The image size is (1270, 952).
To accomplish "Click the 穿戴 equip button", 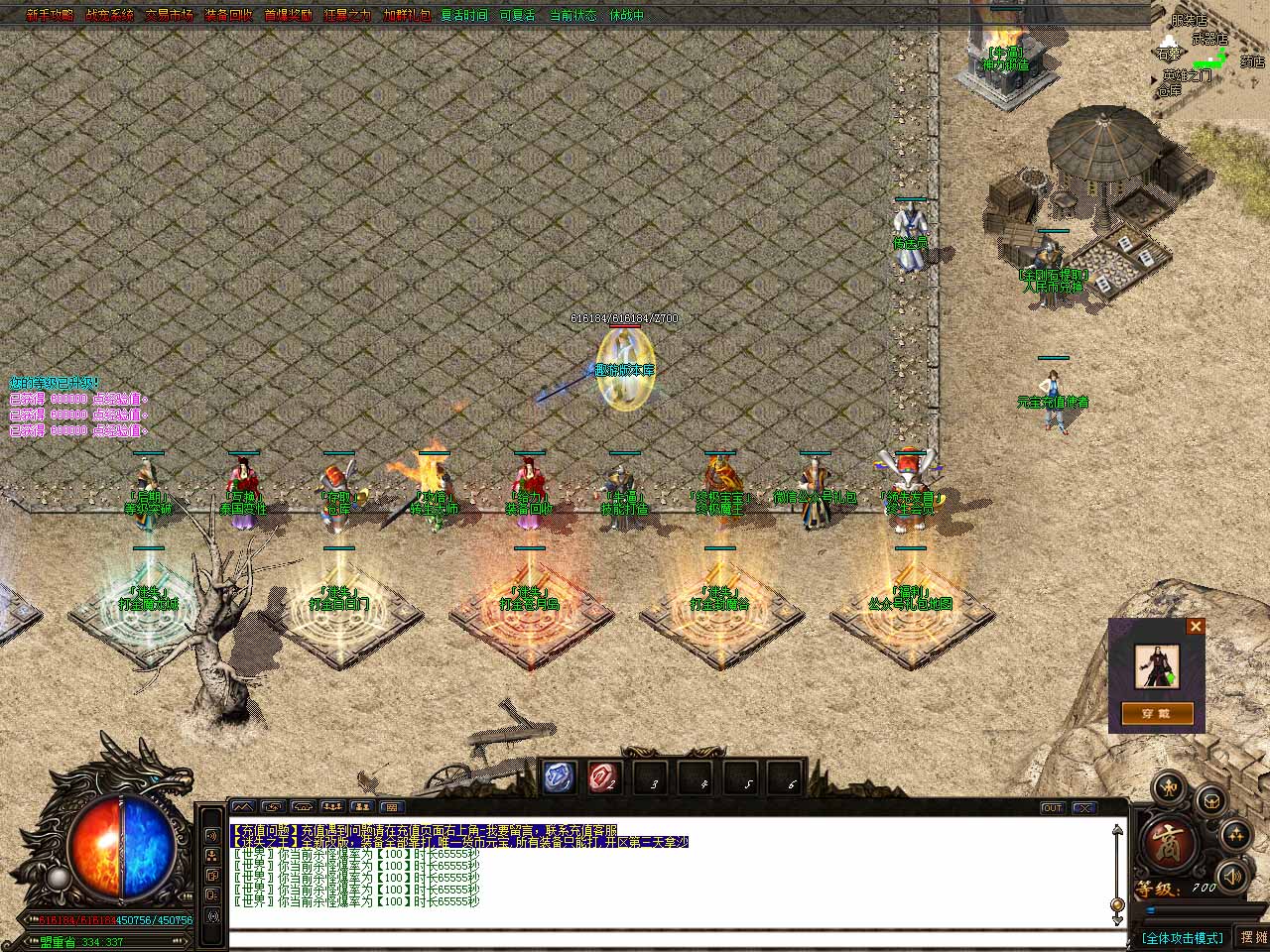I will [1157, 713].
